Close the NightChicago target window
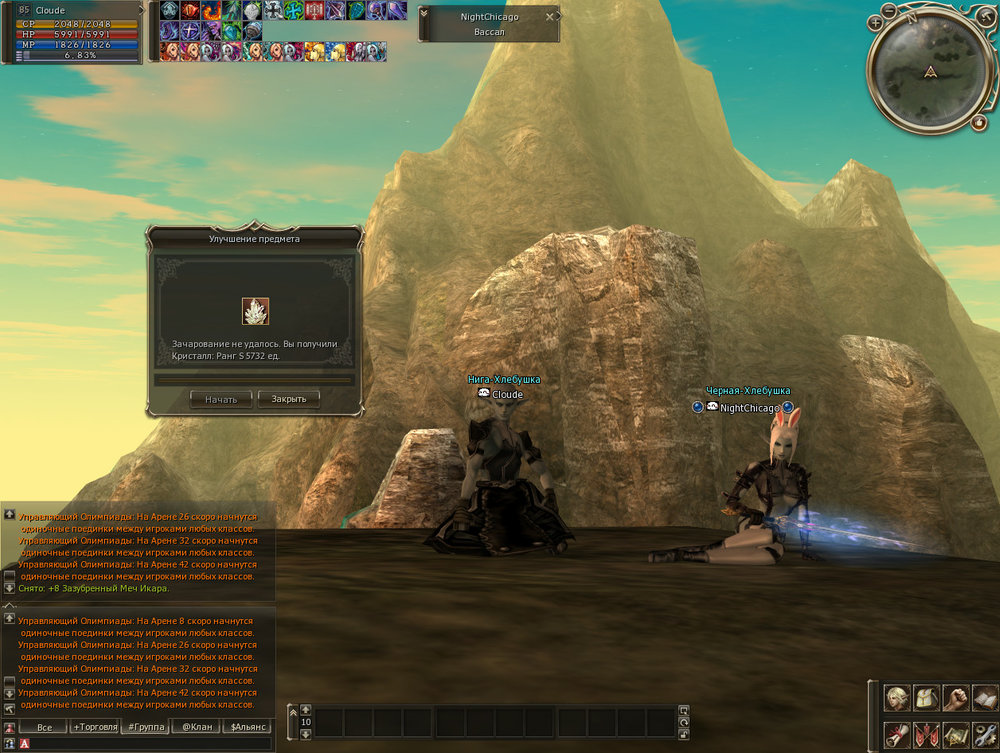This screenshot has height=753, width=1000. (x=549, y=17)
